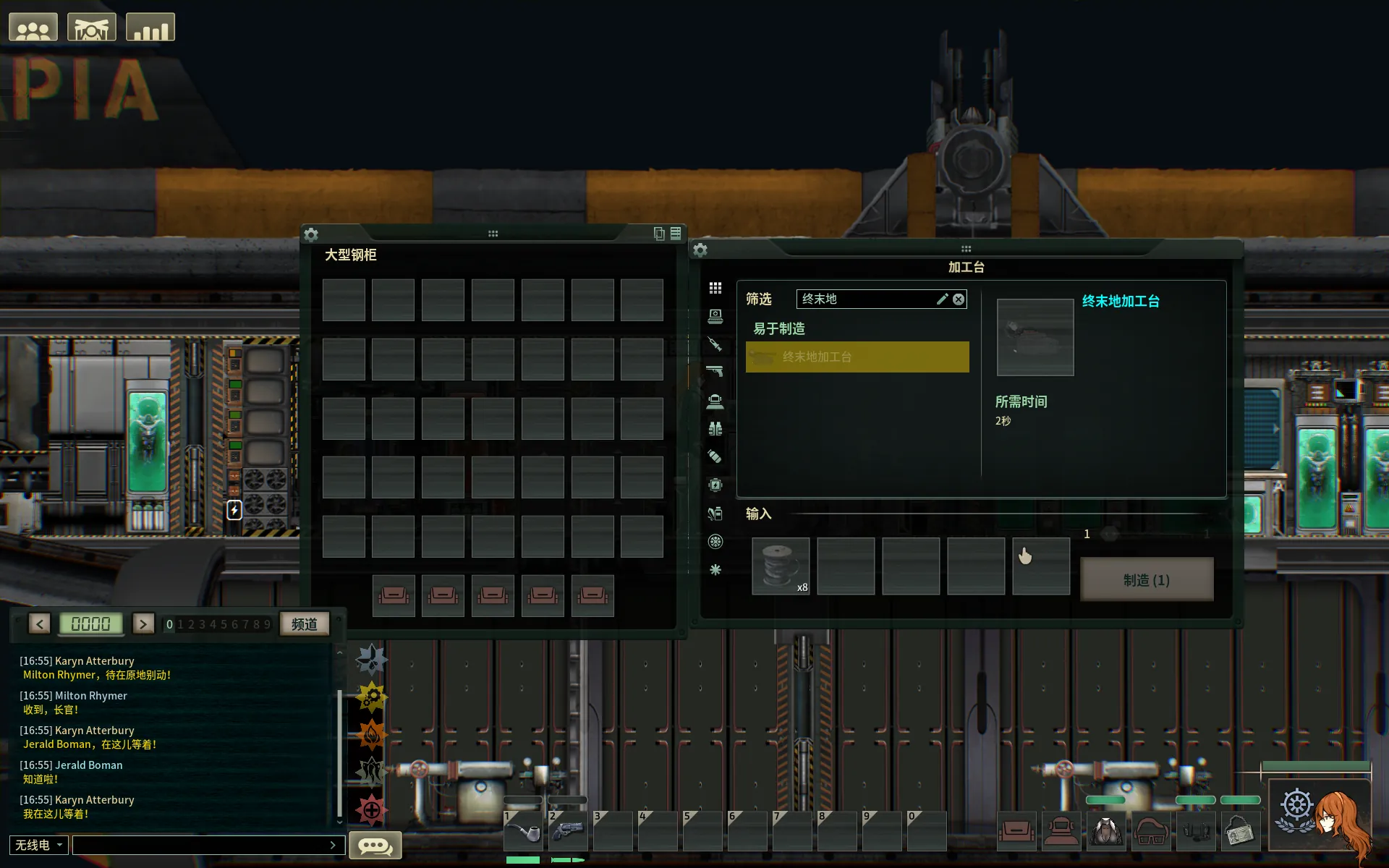Click the chat message input box
Viewport: 1389px width, 868px height.
(x=203, y=845)
